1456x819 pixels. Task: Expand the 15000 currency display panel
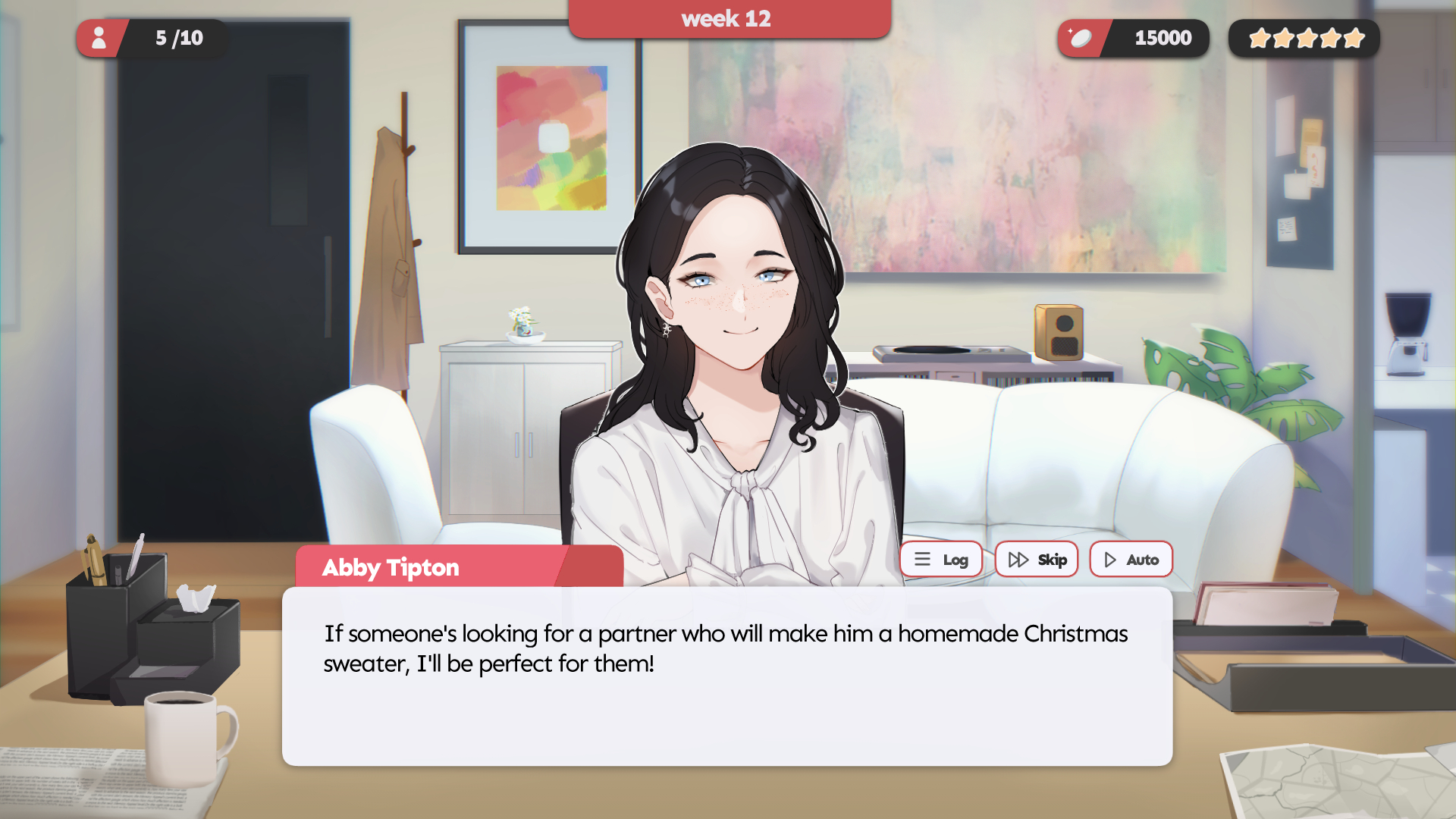(1133, 39)
